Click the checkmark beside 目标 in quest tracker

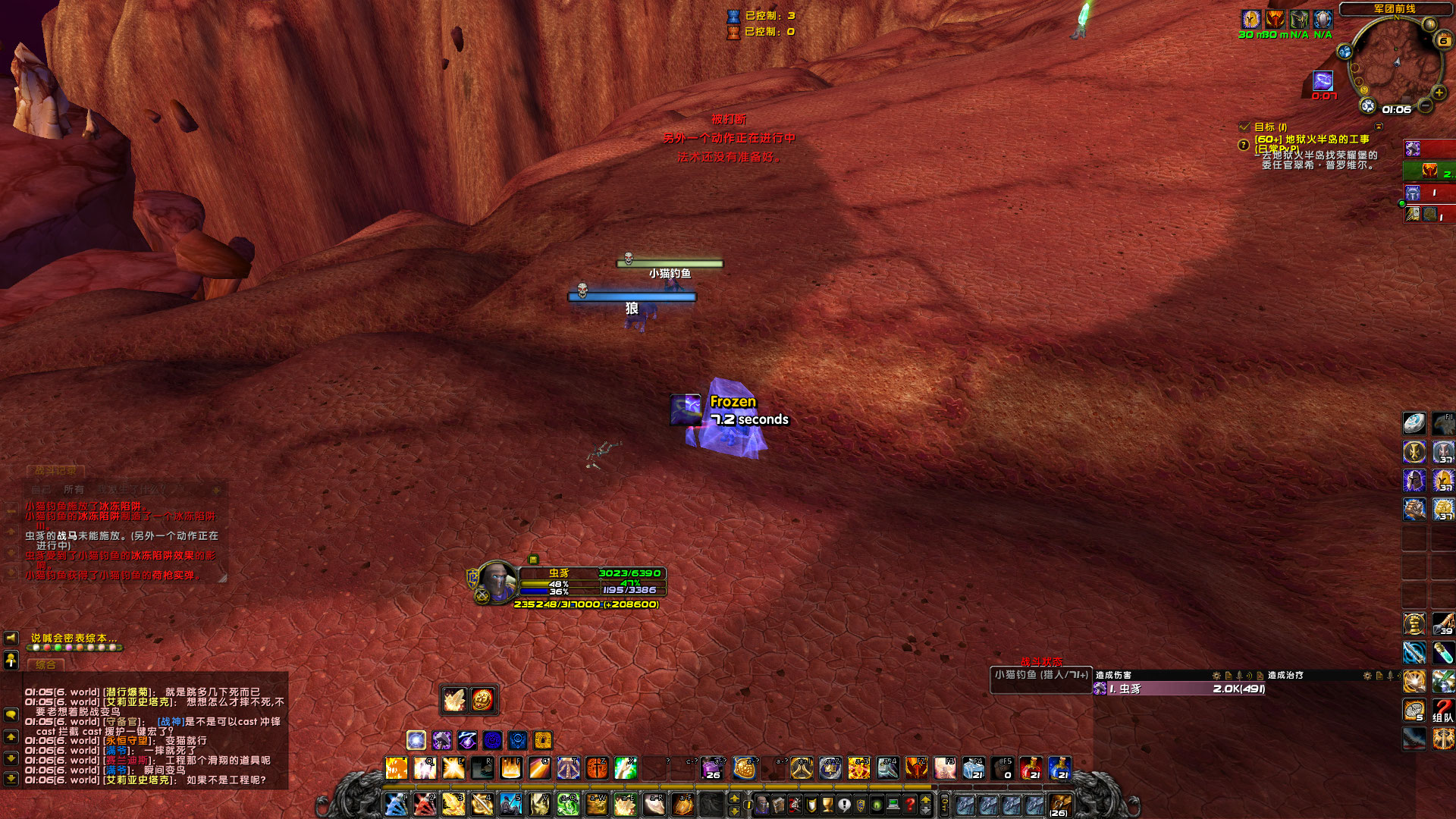(1244, 127)
